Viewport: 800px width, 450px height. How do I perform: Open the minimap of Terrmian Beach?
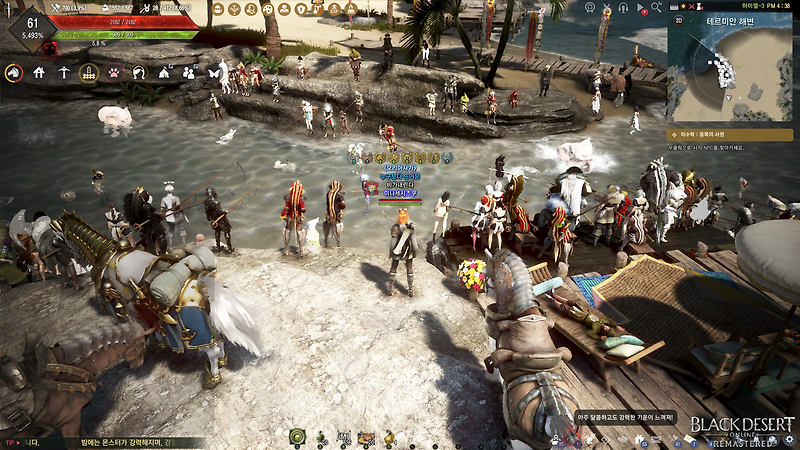click(730, 68)
